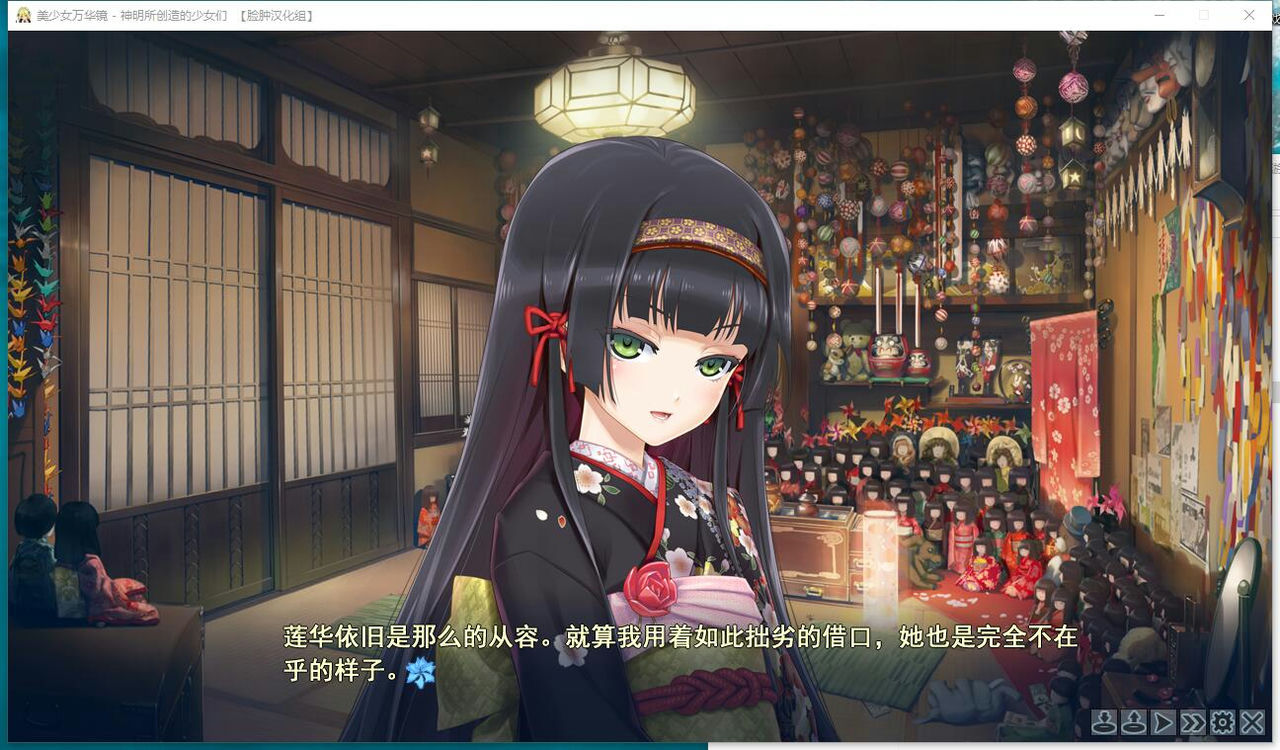Viewport: 1280px width, 750px height.
Task: Click the auto-play arrow icon
Action: [x=1163, y=722]
